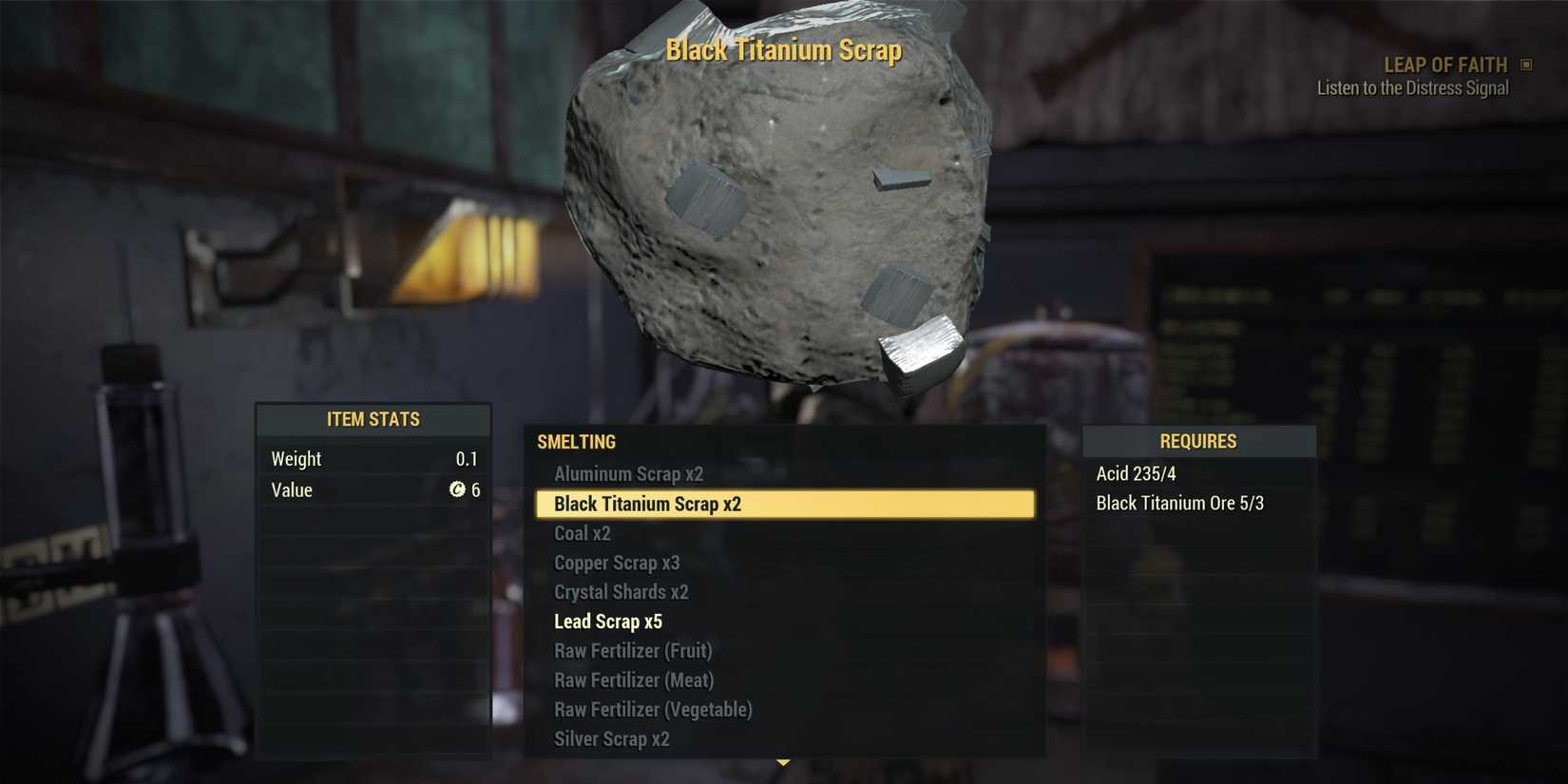The height and width of the screenshot is (784, 1568).
Task: Select the Coal x2 smelting recipe
Action: [x=583, y=533]
